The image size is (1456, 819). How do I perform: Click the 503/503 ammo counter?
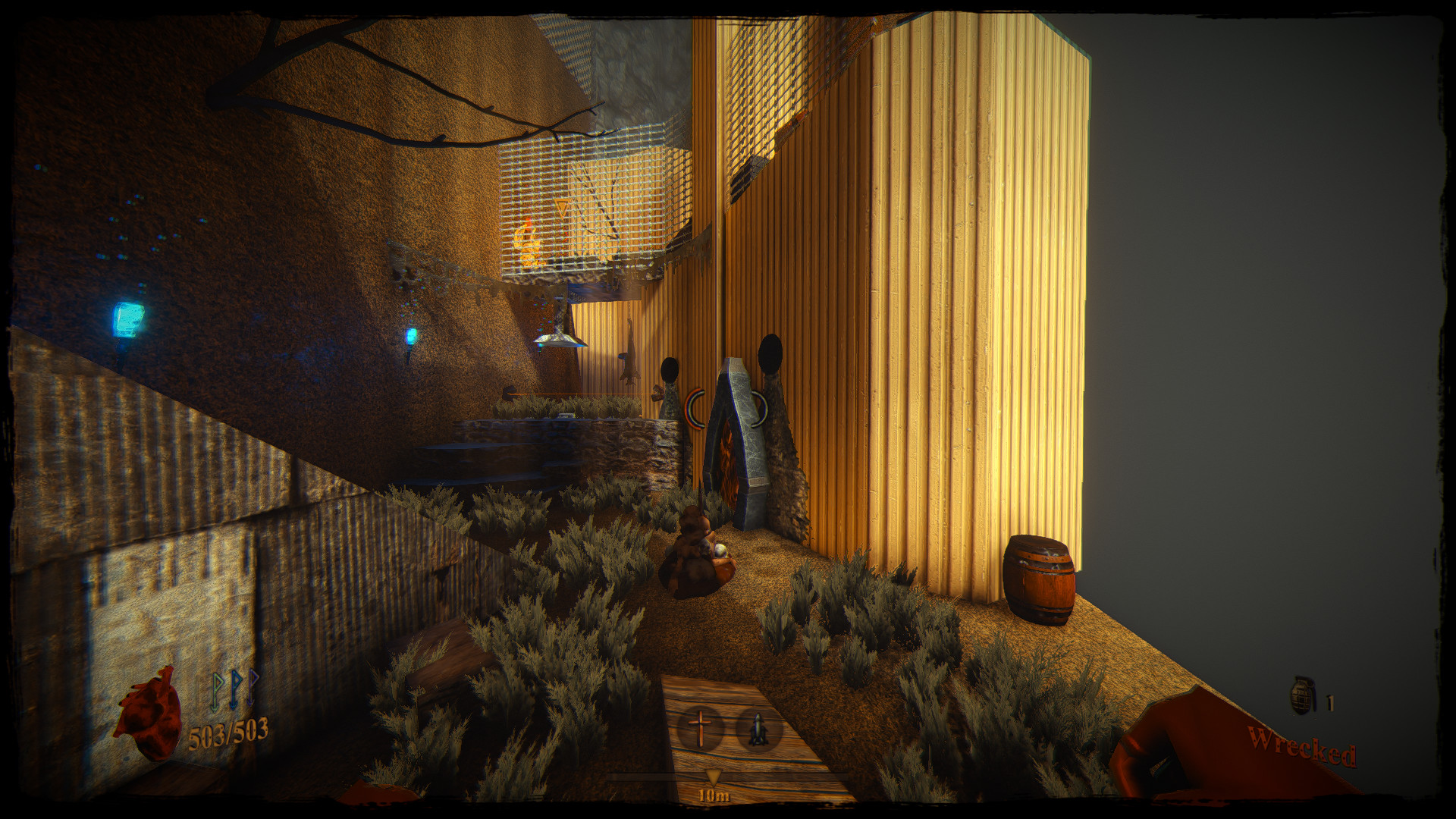pyautogui.click(x=227, y=733)
